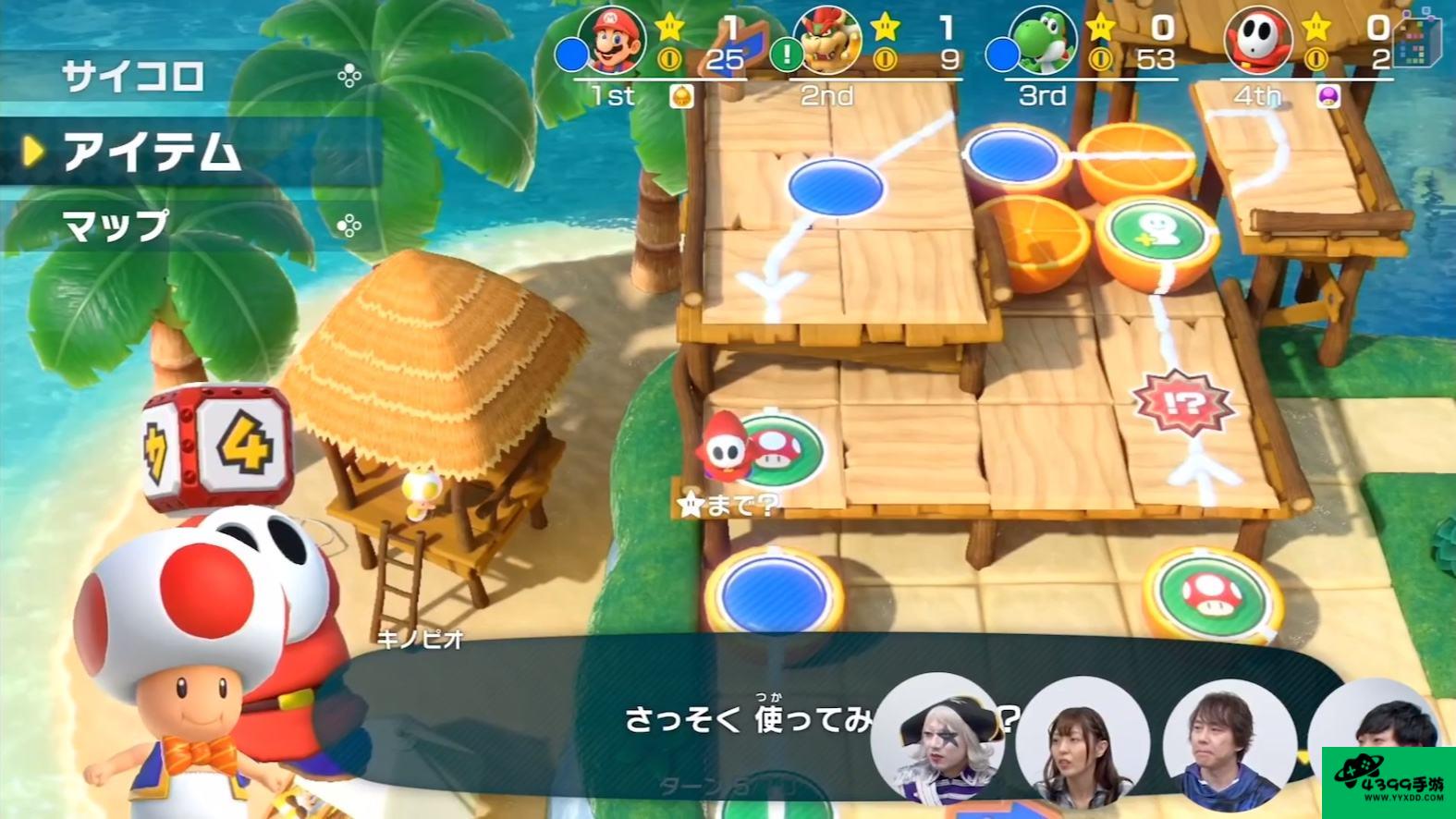Choose the アイテム item menu entry
Screen dimensions: 1456x819
(153, 151)
